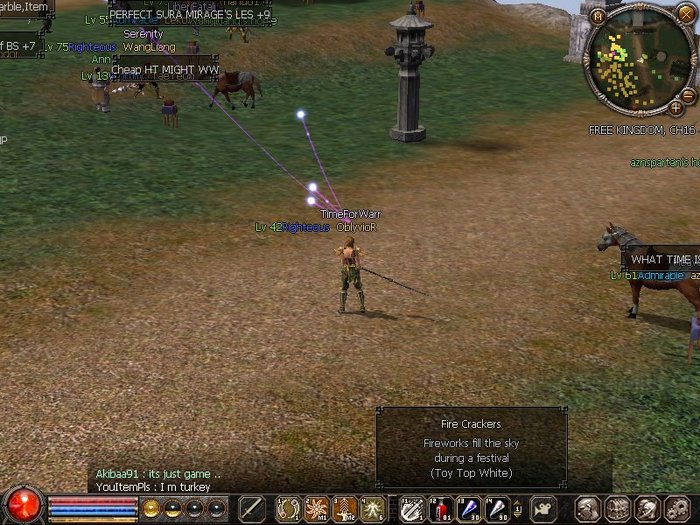This screenshot has height=525, width=700.
Task: Open the helmeted face menu beside the gear
Action: pyautogui.click(x=647, y=508)
